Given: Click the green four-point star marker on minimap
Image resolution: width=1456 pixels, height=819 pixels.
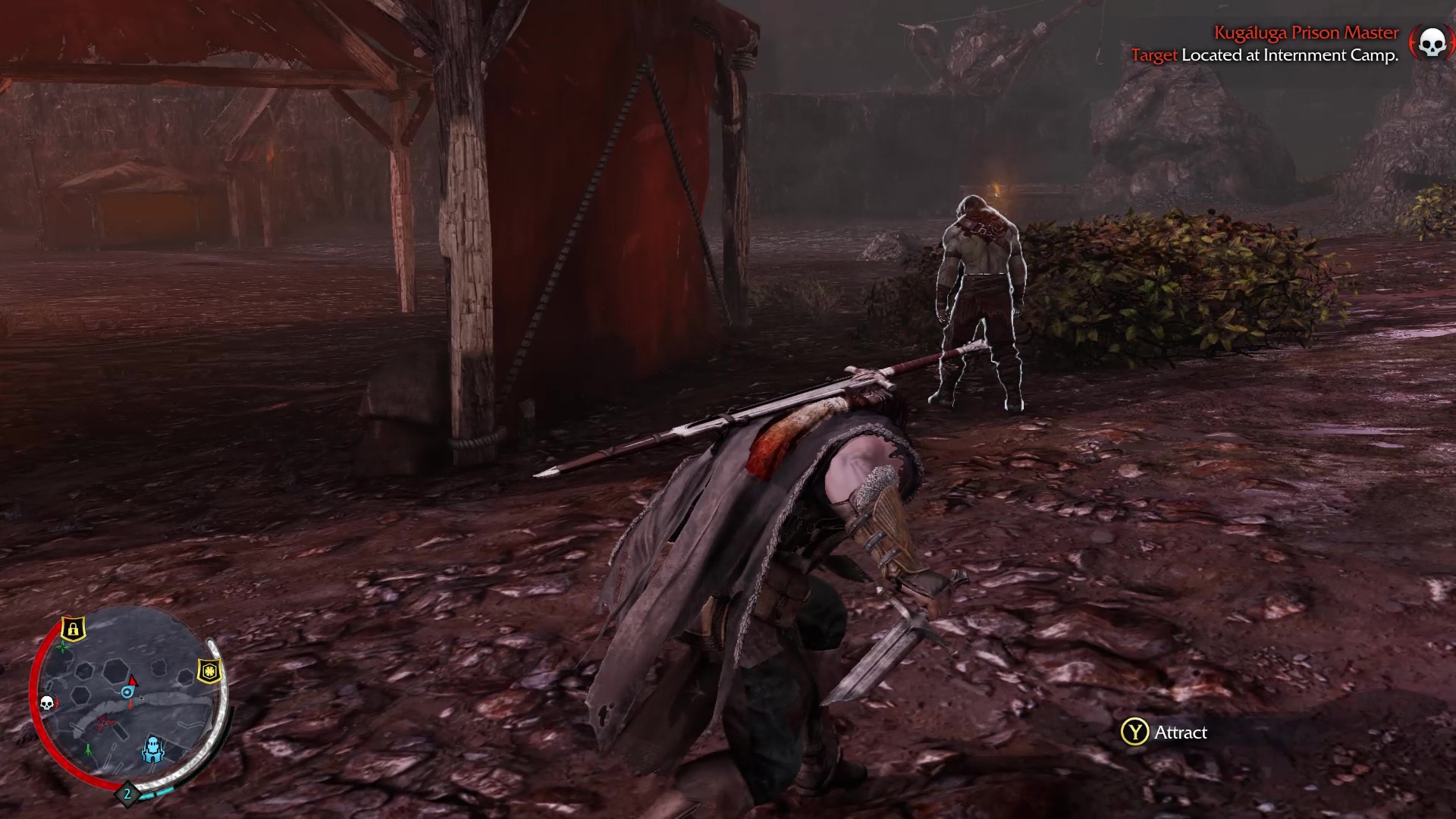Looking at the screenshot, I should [64, 648].
